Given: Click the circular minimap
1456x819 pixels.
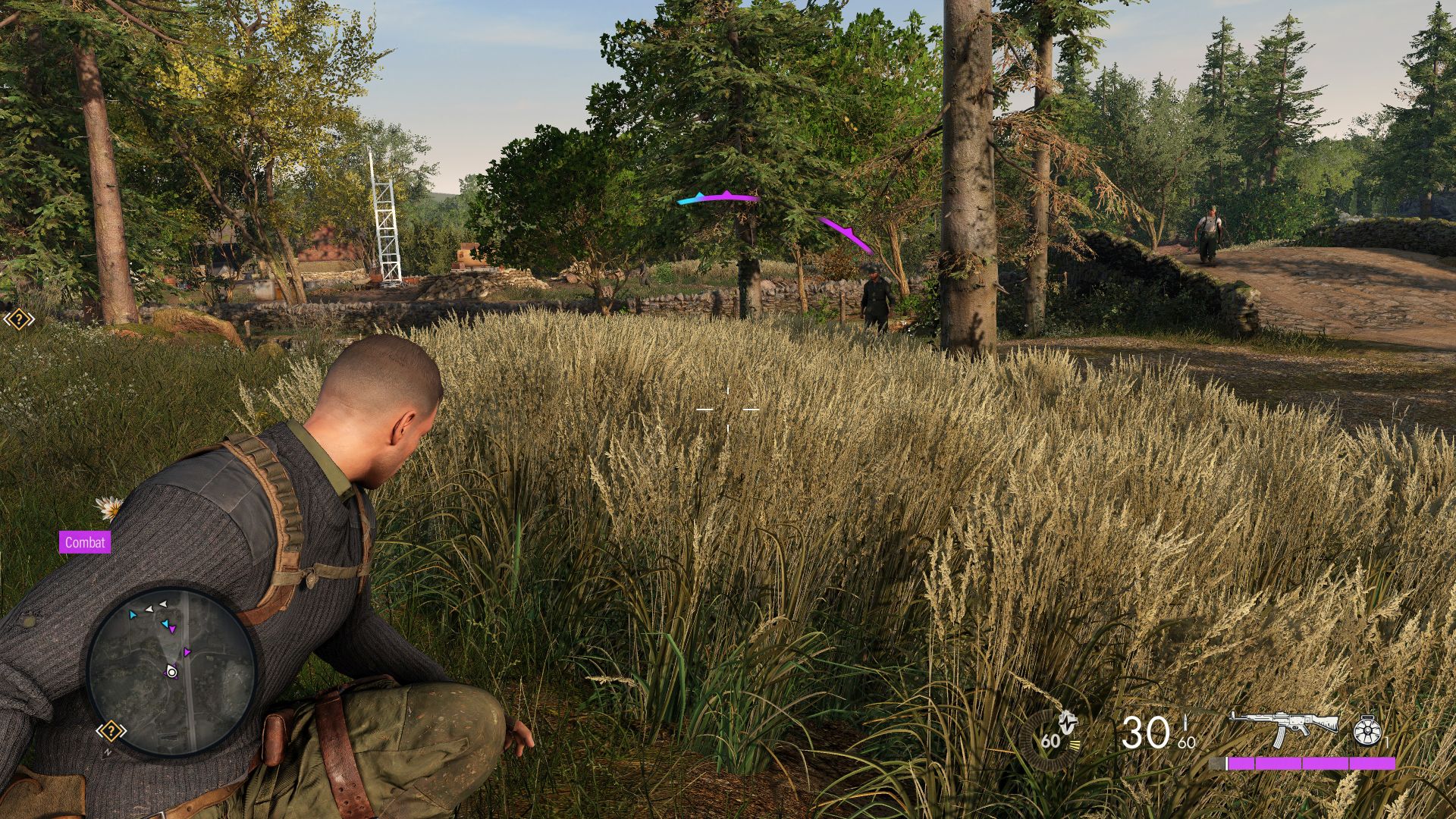Looking at the screenshot, I should pyautogui.click(x=171, y=671).
